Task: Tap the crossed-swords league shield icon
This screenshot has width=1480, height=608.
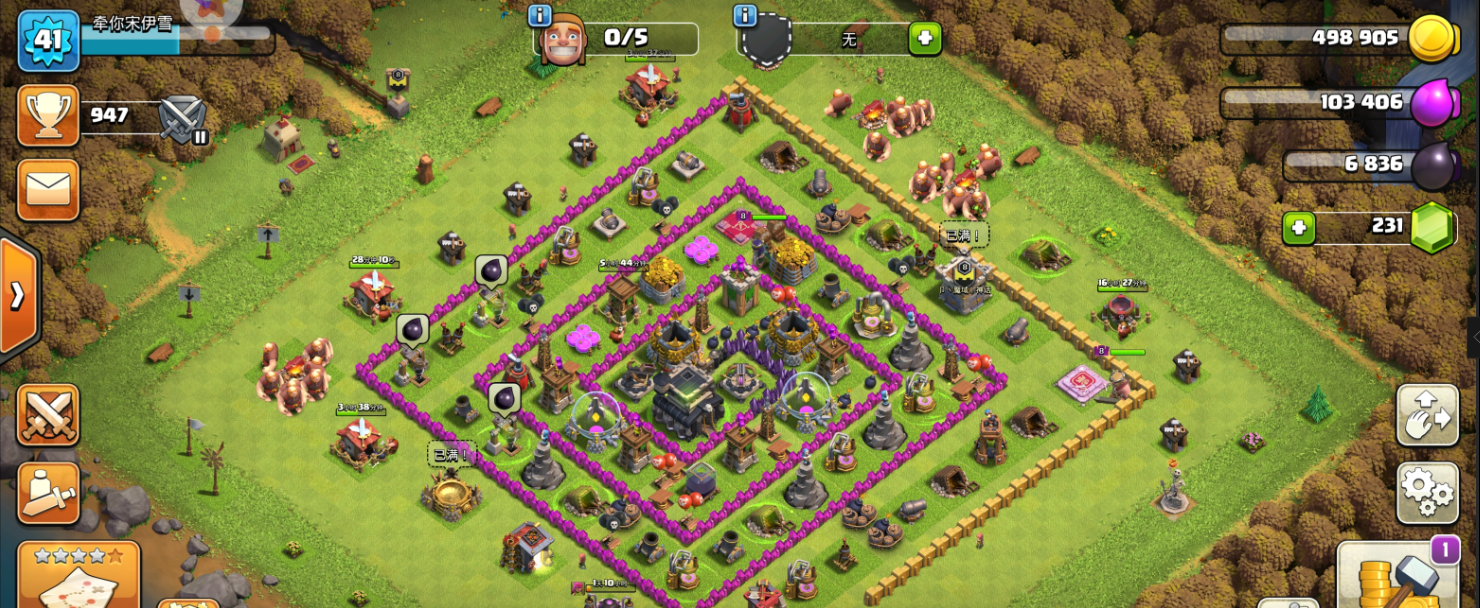Action: click(x=183, y=117)
